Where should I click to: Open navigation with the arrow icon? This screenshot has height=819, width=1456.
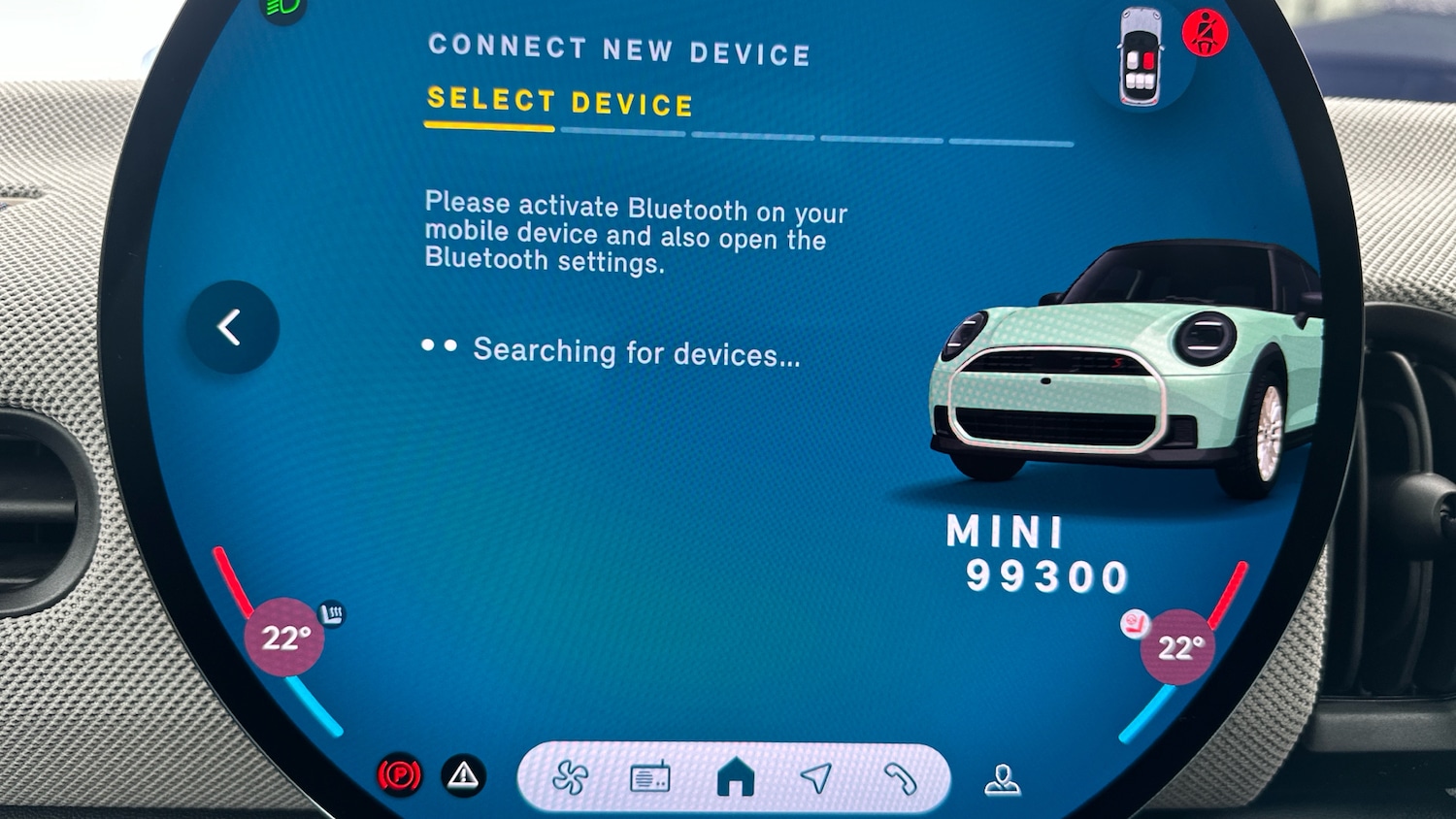pyautogui.click(x=816, y=777)
